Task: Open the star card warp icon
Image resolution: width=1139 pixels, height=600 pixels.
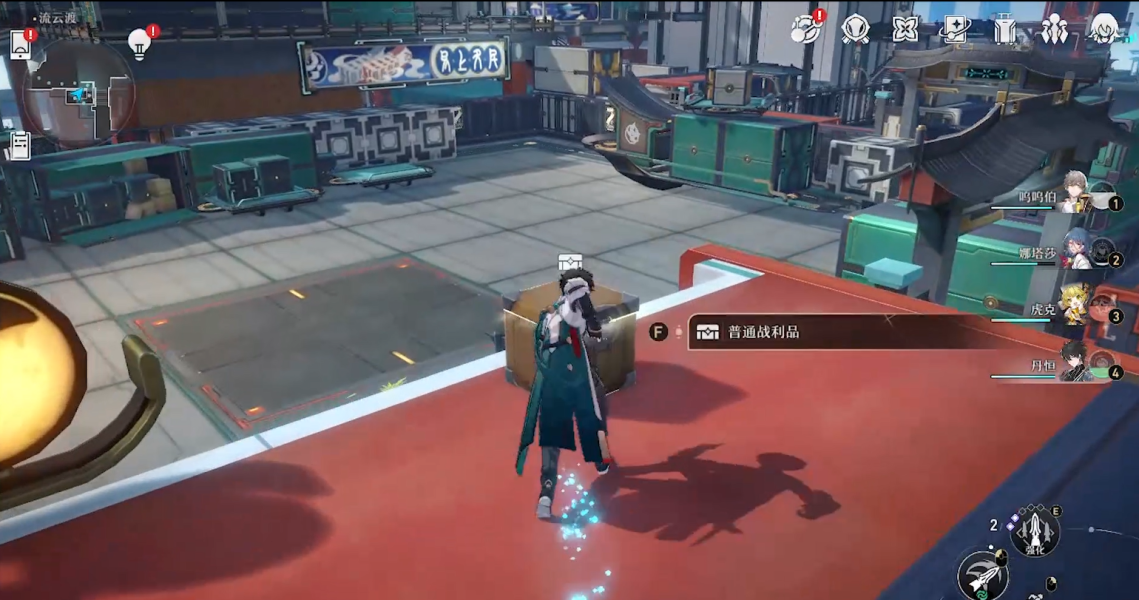Action: (x=954, y=29)
